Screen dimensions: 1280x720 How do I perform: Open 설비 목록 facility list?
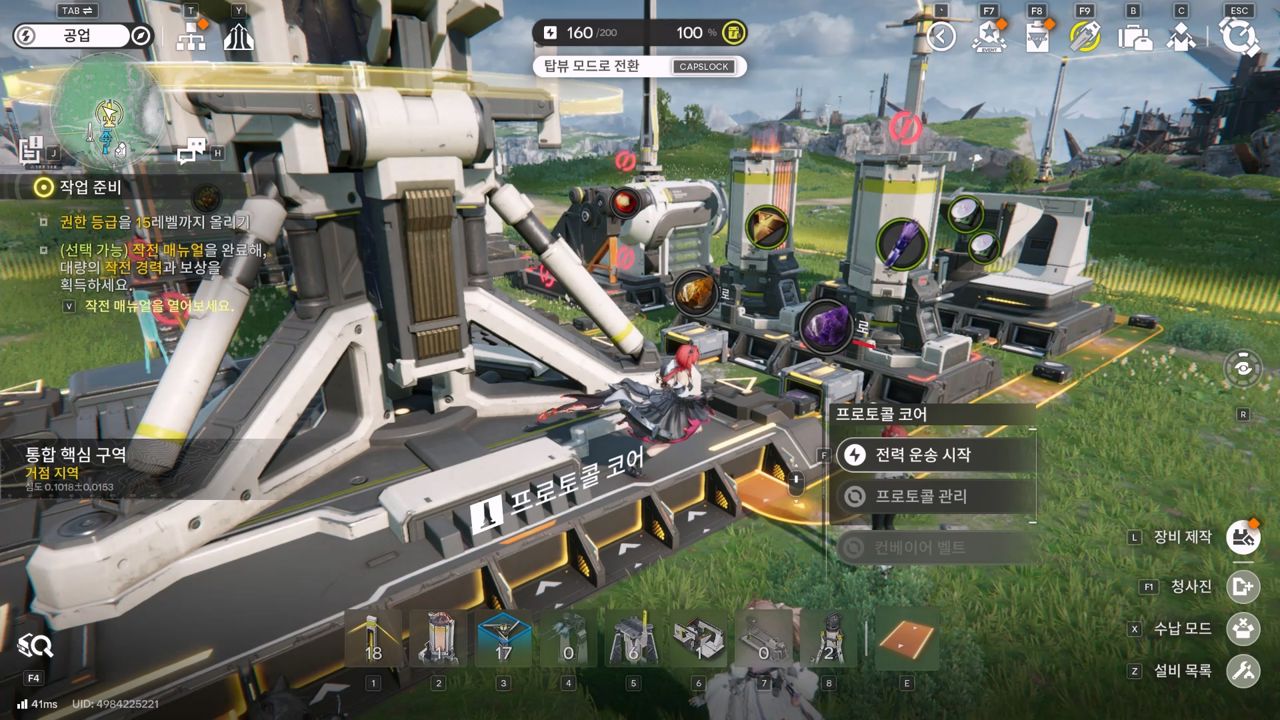tap(1243, 671)
